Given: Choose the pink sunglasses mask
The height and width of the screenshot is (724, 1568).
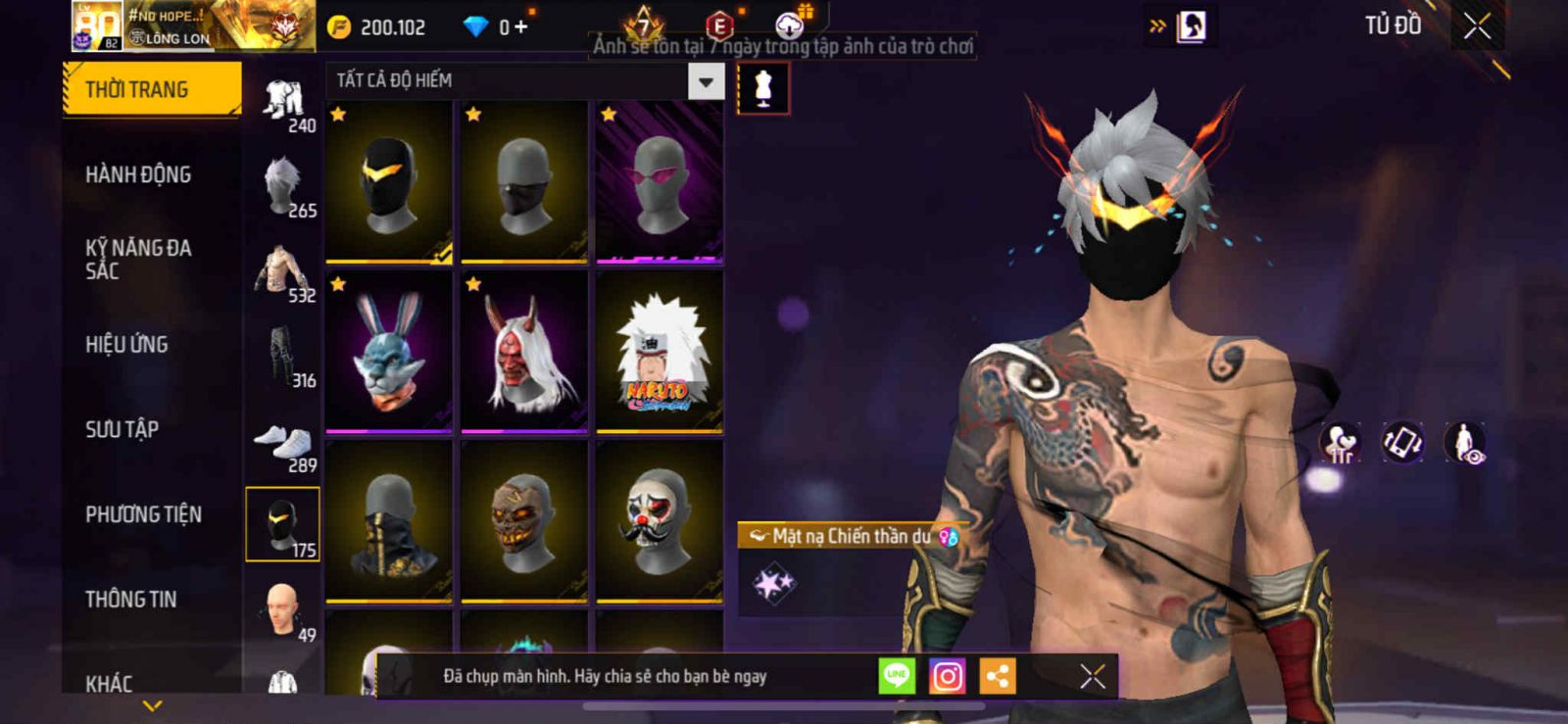Looking at the screenshot, I should click(660, 183).
